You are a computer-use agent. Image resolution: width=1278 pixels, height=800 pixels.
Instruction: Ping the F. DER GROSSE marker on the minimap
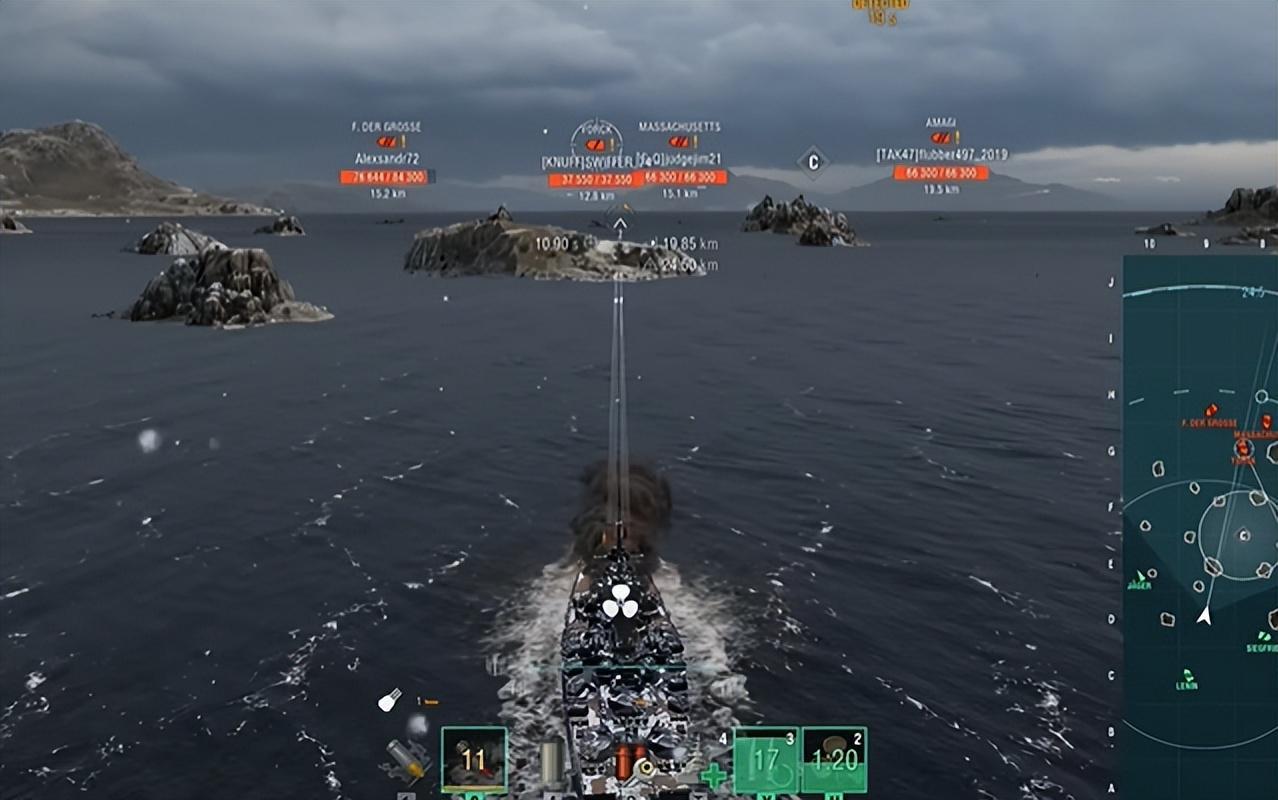[1212, 410]
